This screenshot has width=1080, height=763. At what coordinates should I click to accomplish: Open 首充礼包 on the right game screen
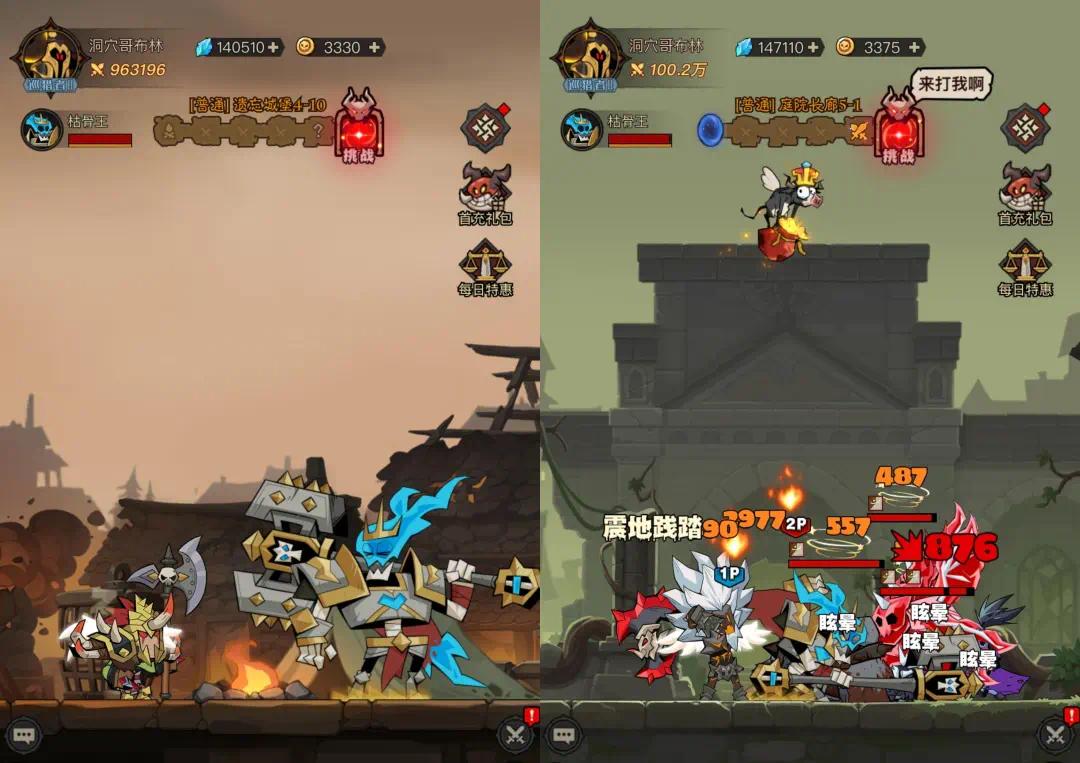tap(1025, 192)
